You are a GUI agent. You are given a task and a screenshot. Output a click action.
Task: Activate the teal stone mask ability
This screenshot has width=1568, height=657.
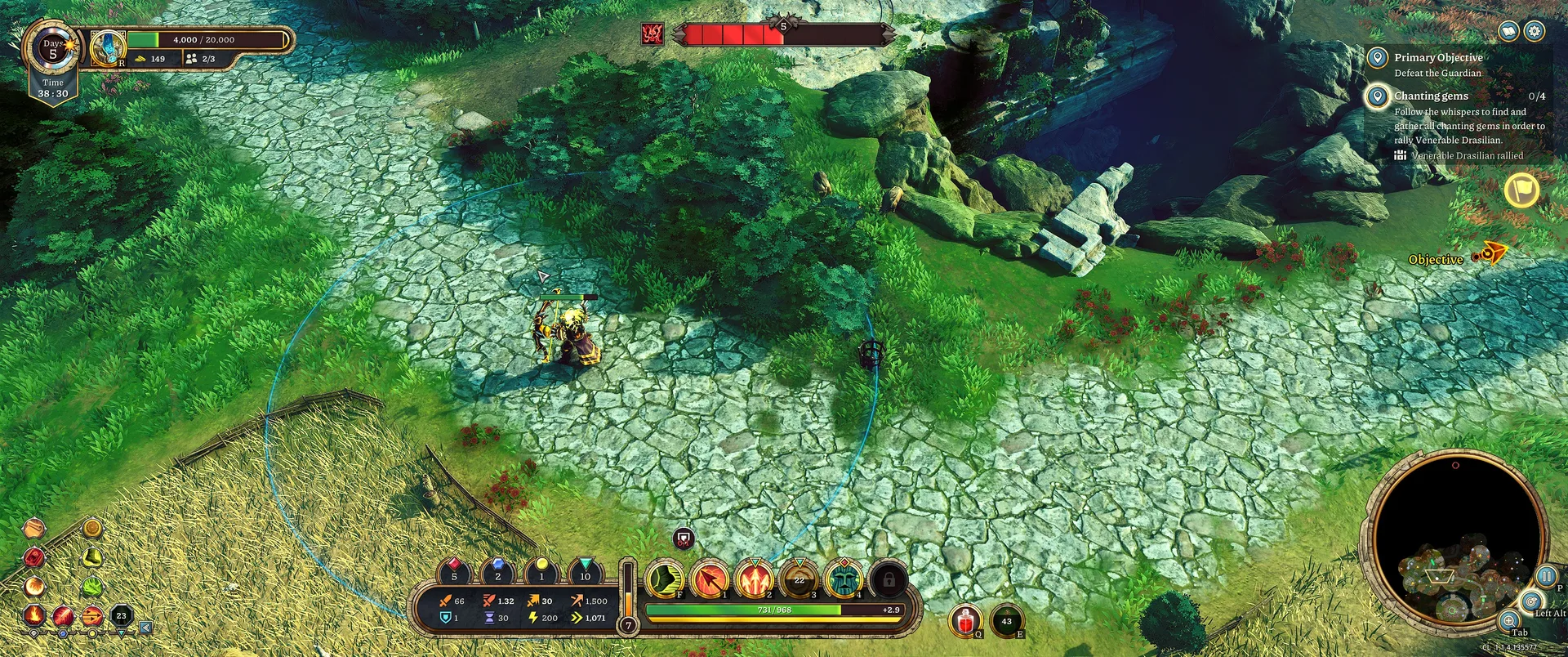tap(844, 579)
